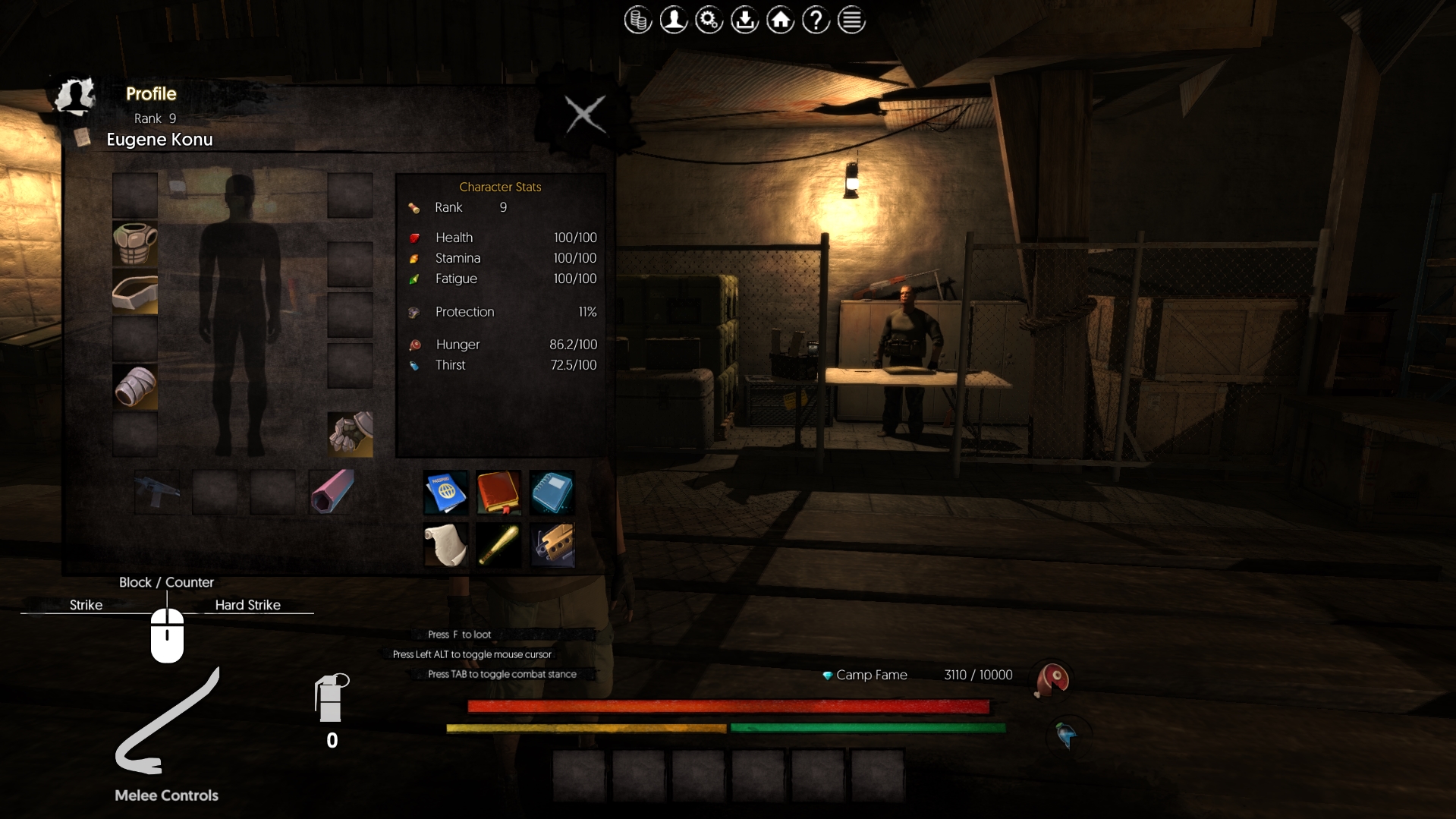Click the download icon in top bar
This screenshot has width=1456, height=819.
[x=745, y=20]
